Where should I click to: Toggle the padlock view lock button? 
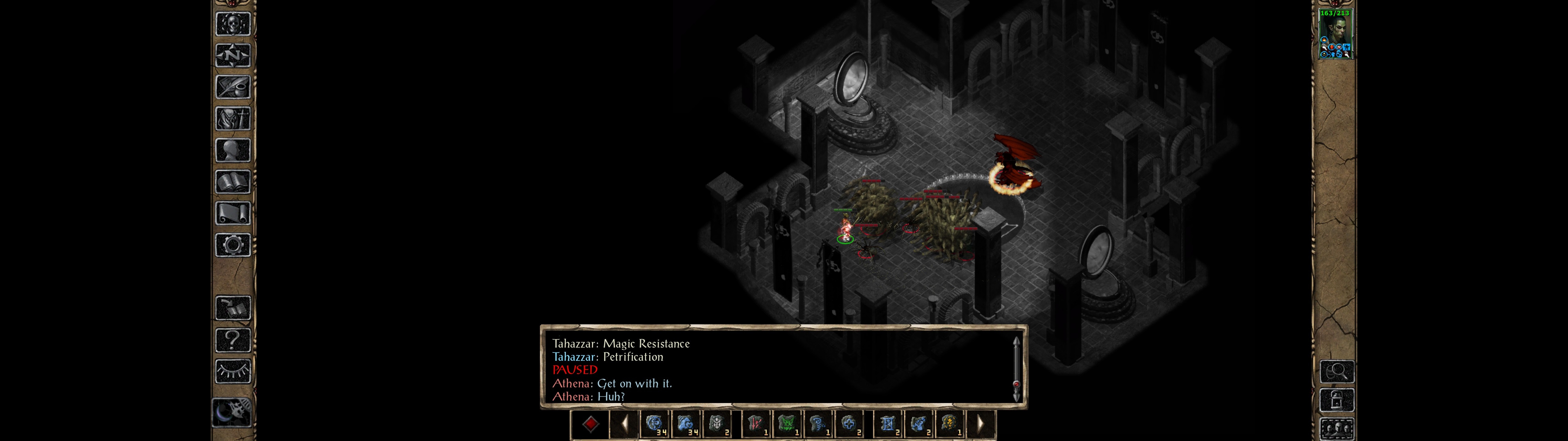coord(1337,400)
